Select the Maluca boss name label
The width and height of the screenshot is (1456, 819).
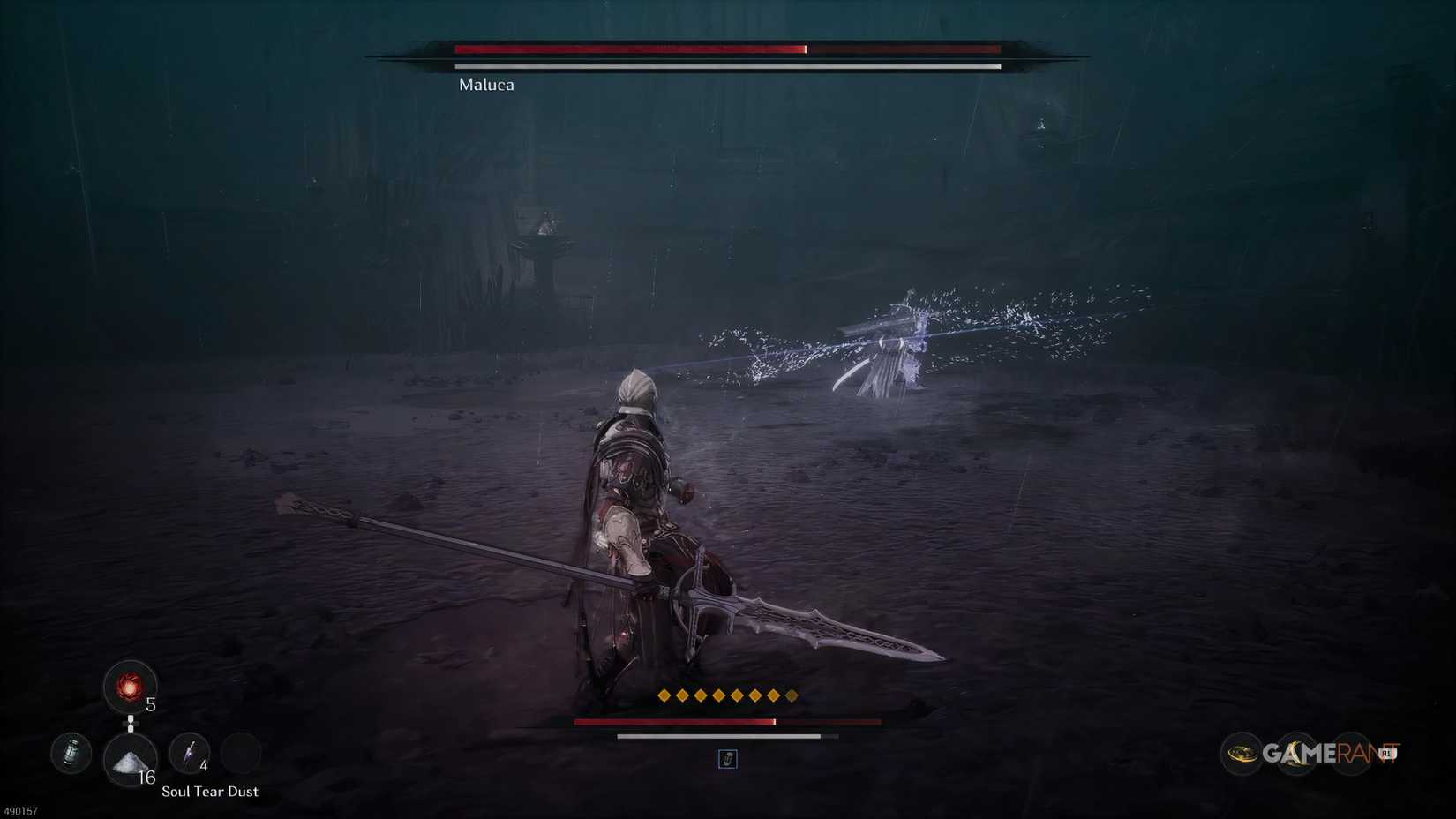[485, 85]
